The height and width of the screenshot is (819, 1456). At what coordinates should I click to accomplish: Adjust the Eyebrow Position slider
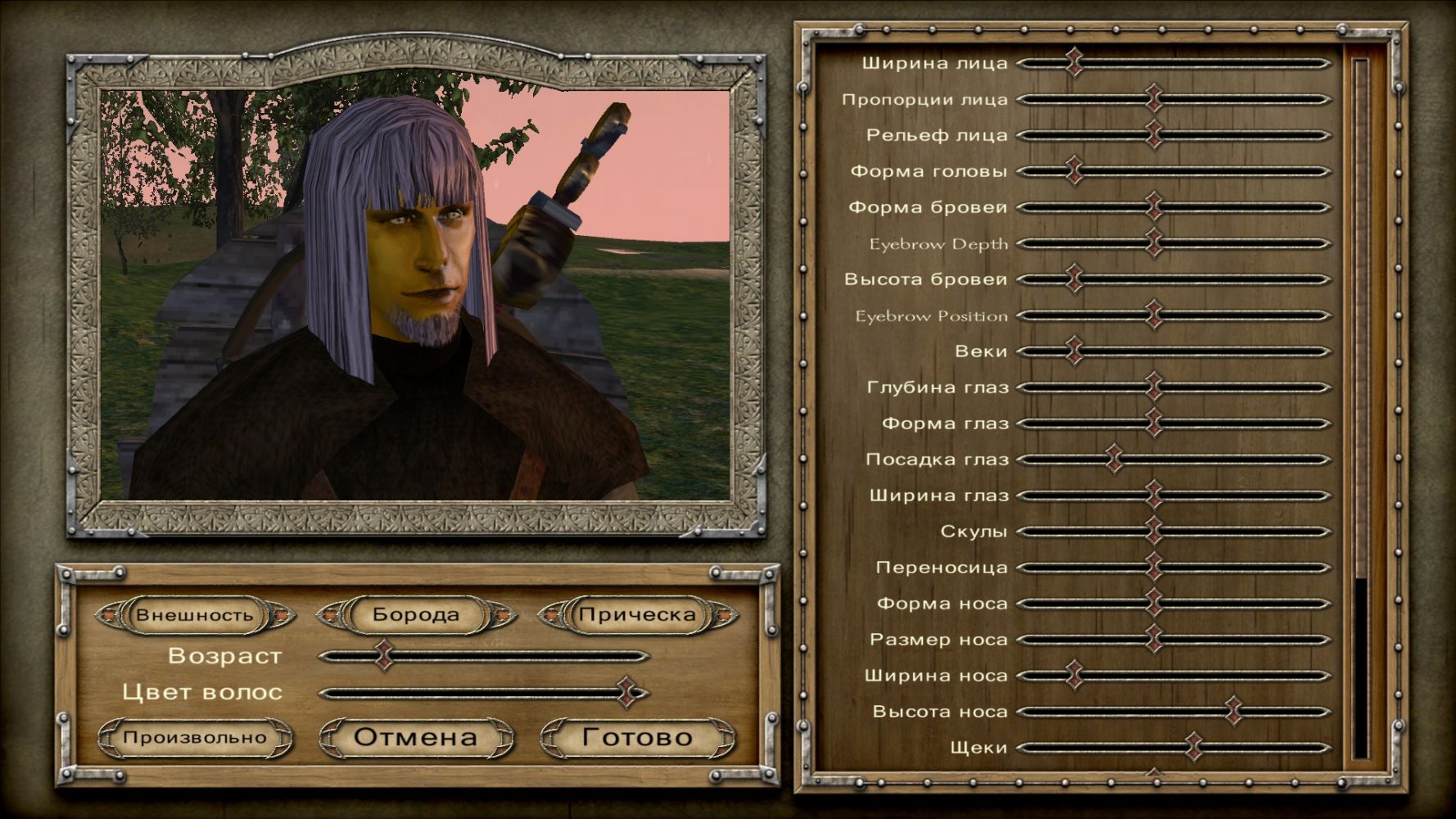coord(1154,315)
